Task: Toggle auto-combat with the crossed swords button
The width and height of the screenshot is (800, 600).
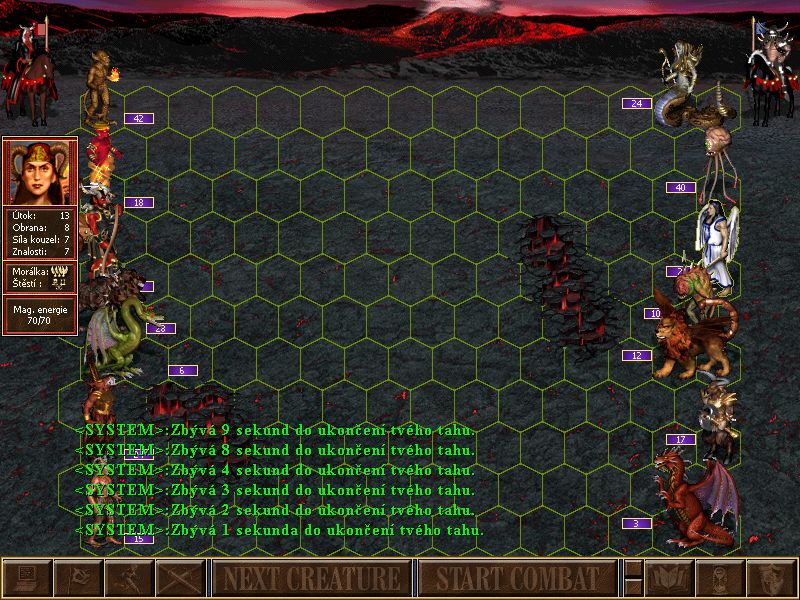Action: click(180, 578)
